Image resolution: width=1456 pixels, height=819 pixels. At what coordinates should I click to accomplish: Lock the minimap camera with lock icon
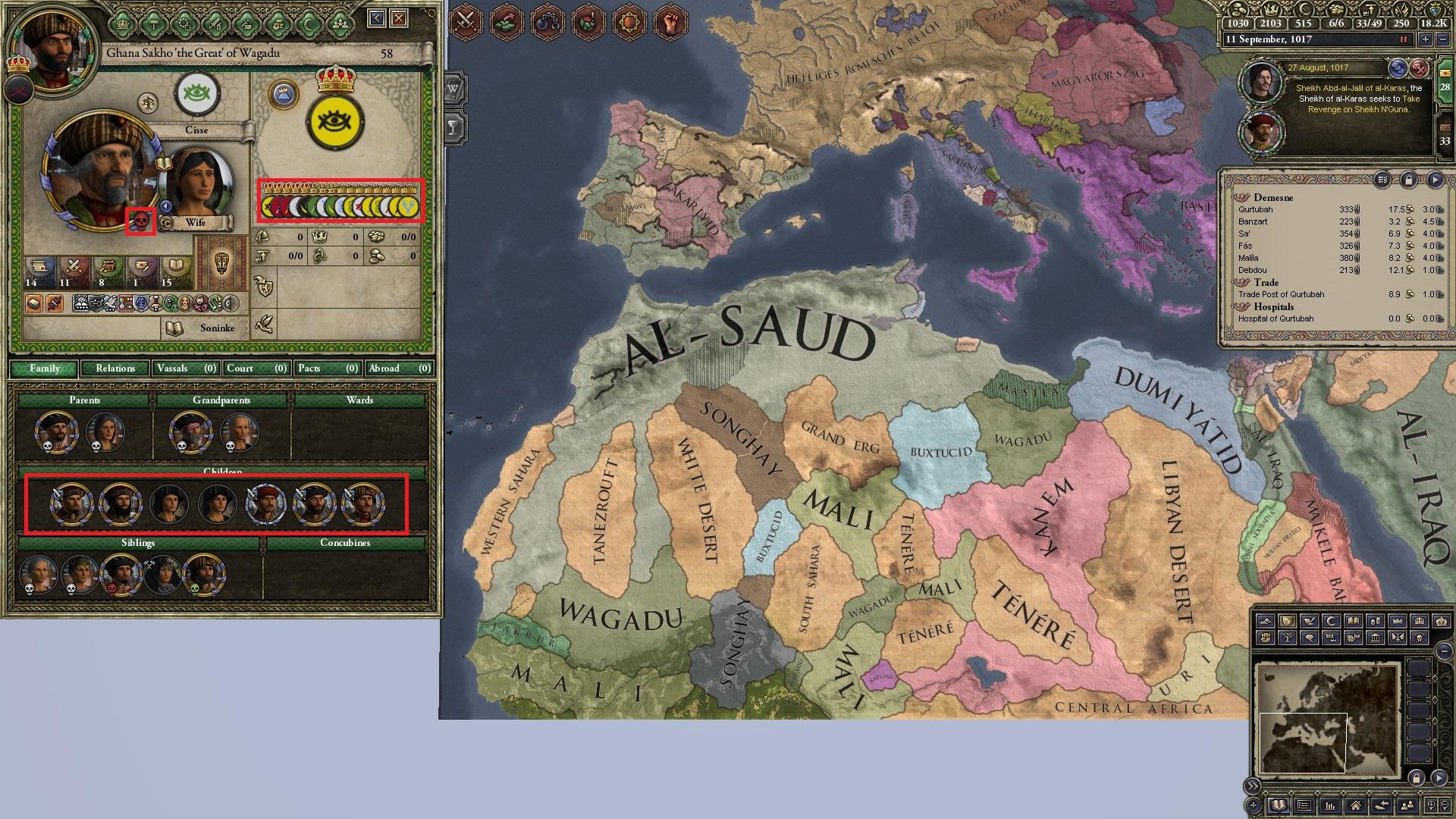(x=1417, y=780)
